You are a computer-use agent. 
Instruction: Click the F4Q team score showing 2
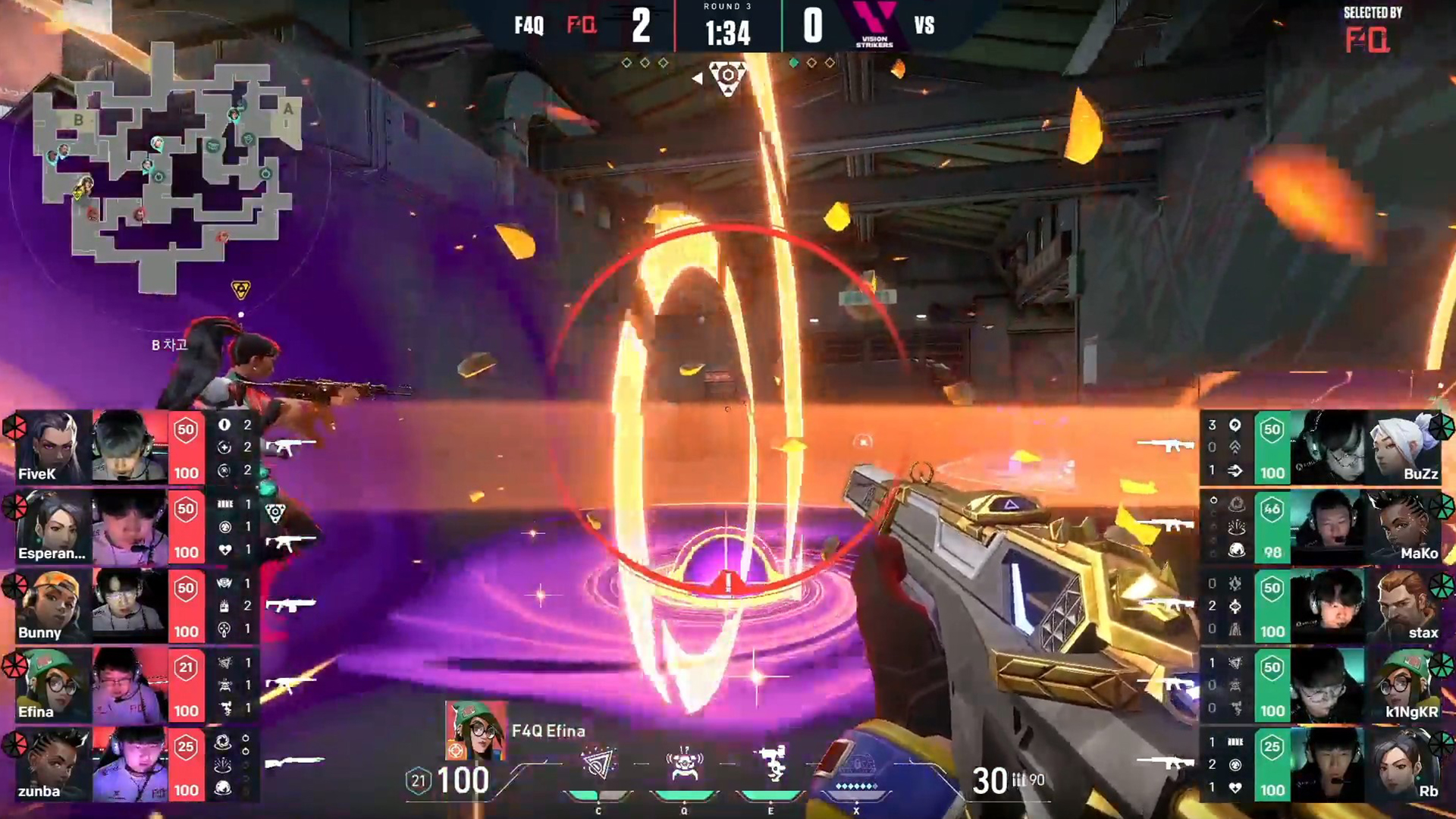pos(642,25)
